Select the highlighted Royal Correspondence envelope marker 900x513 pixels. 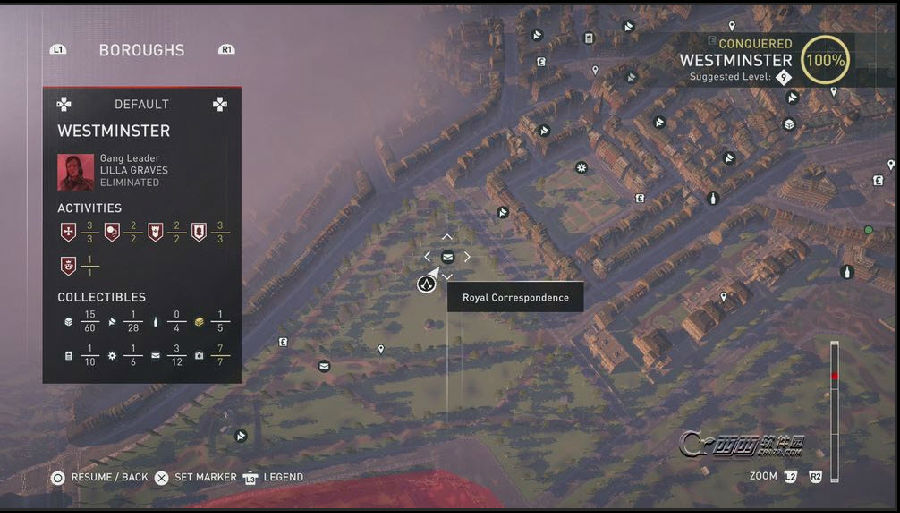447,257
